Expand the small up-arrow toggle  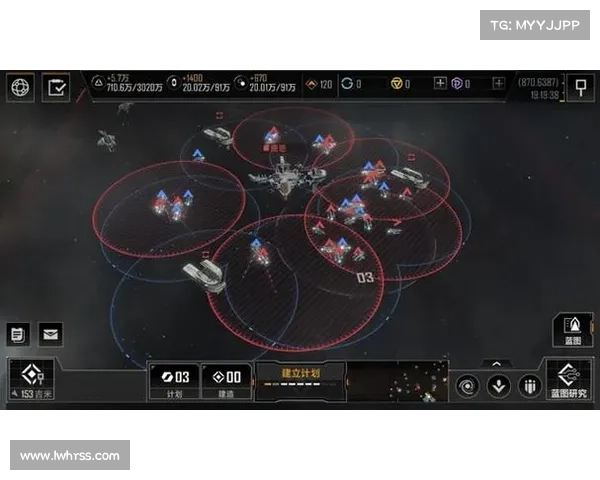tap(494, 364)
